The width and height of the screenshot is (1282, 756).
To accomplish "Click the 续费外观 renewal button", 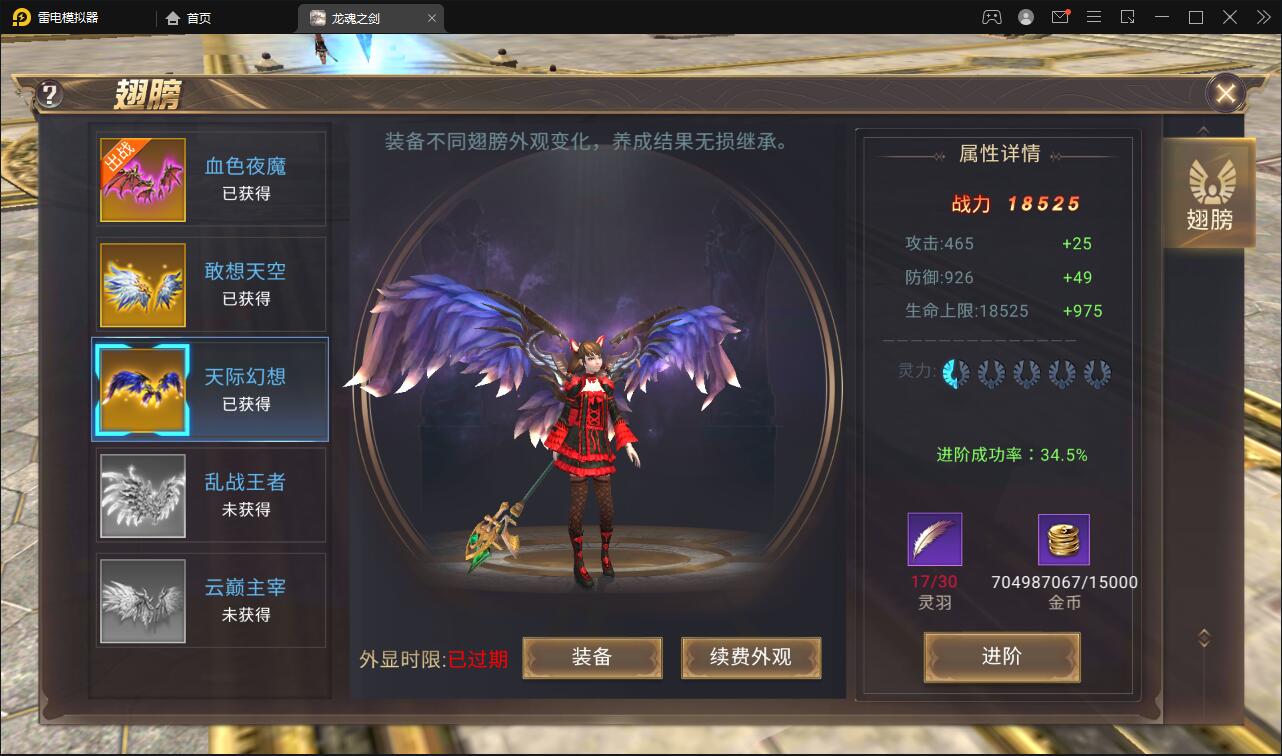I will point(751,658).
